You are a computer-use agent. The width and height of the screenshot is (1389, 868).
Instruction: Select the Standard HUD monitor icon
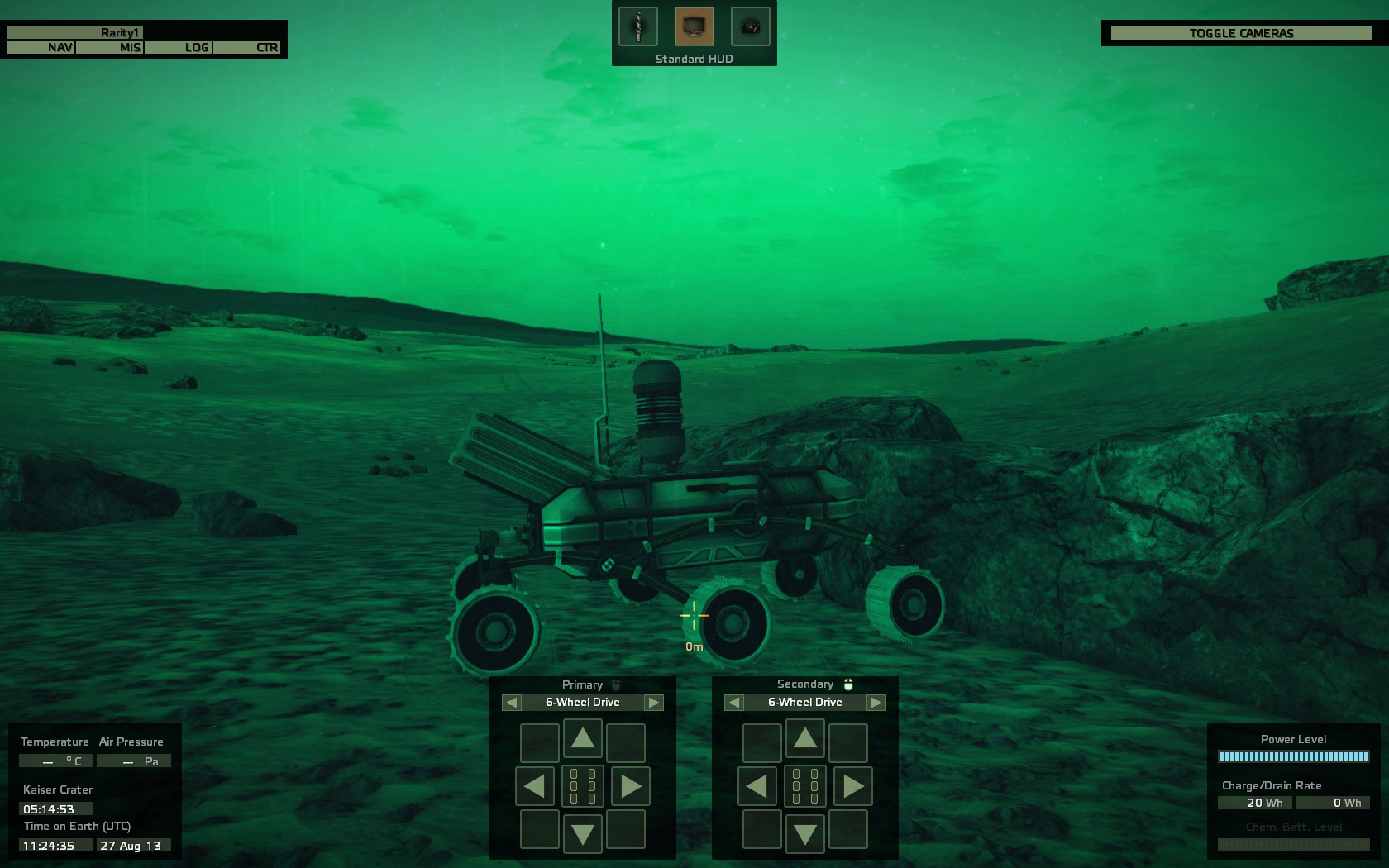tap(694, 26)
